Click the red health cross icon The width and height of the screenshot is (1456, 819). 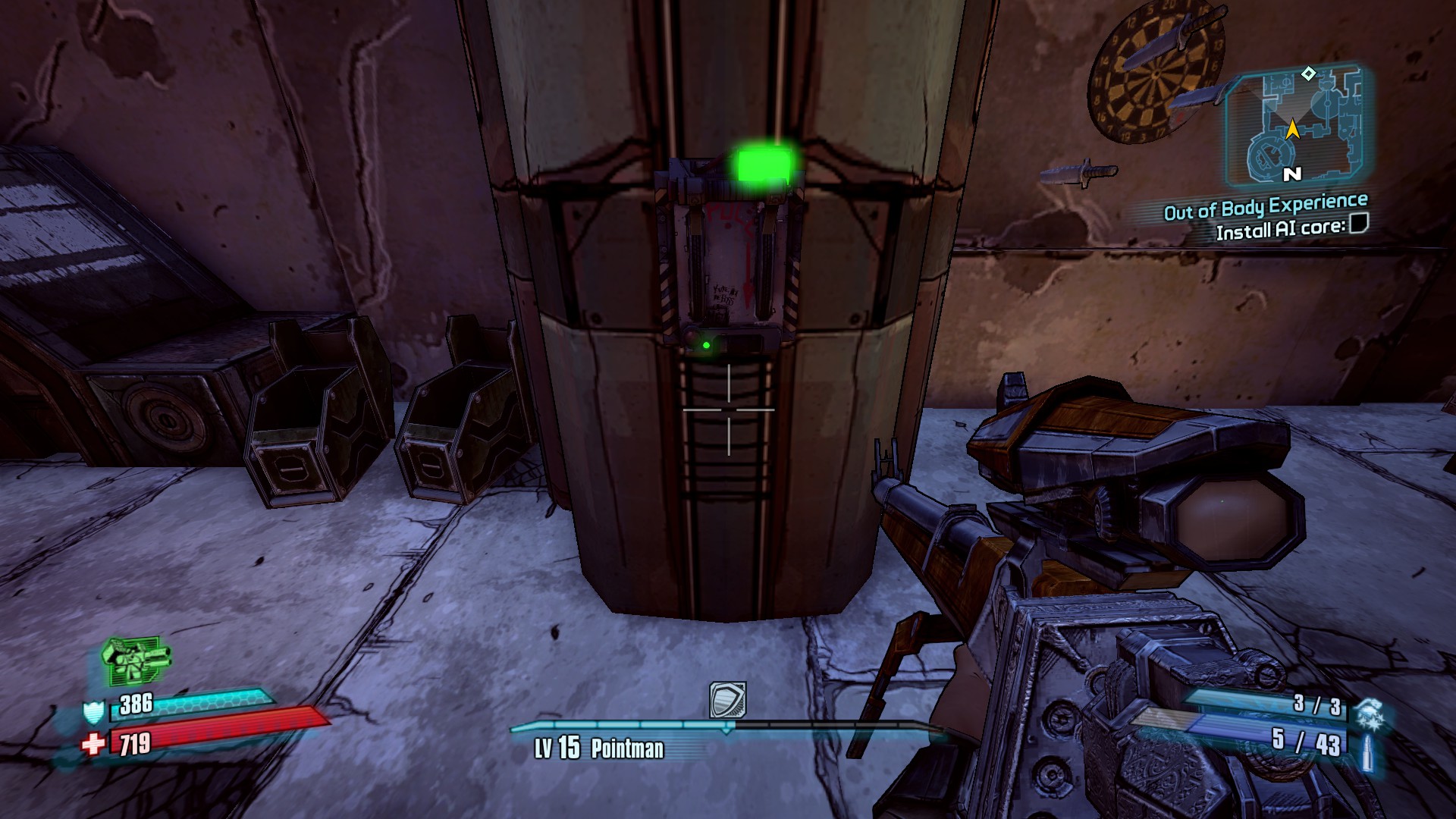pos(94,745)
